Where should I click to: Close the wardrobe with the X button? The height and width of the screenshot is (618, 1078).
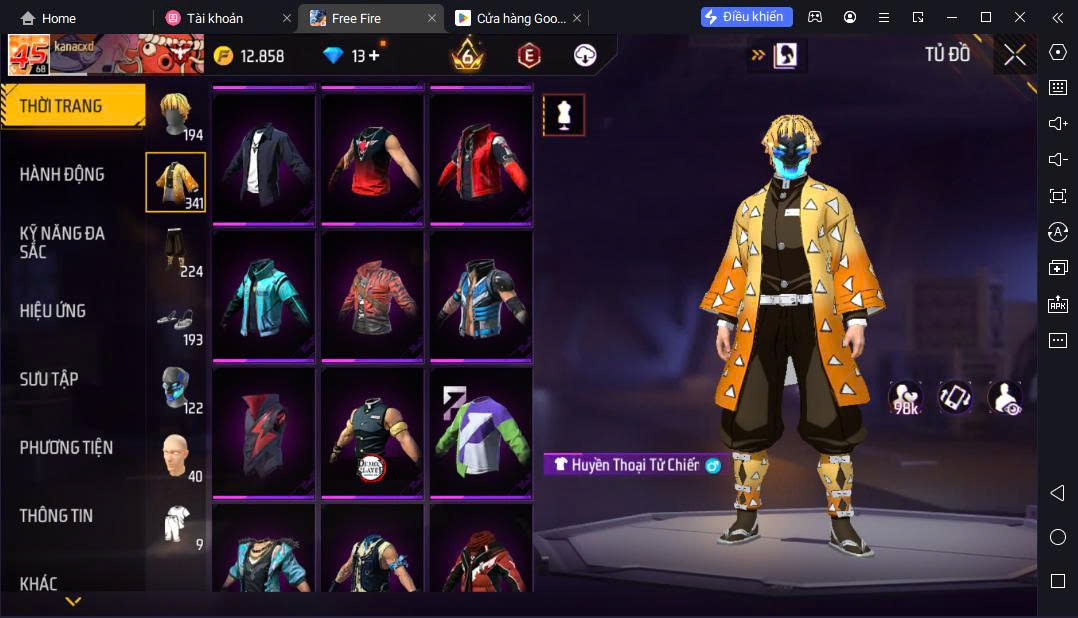(1015, 56)
